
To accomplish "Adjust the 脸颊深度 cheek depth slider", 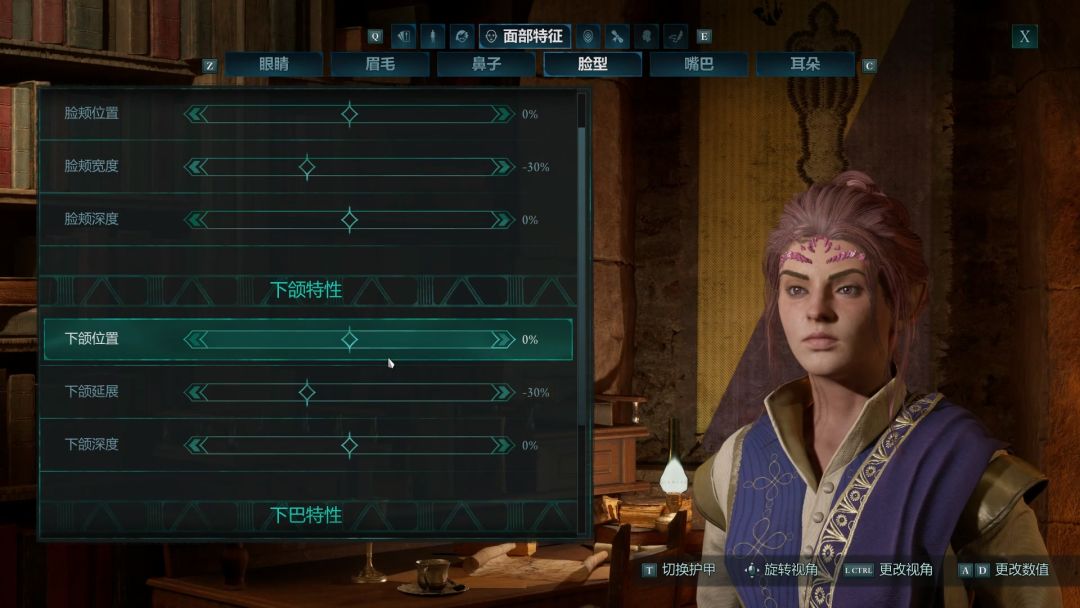I will click(x=349, y=219).
